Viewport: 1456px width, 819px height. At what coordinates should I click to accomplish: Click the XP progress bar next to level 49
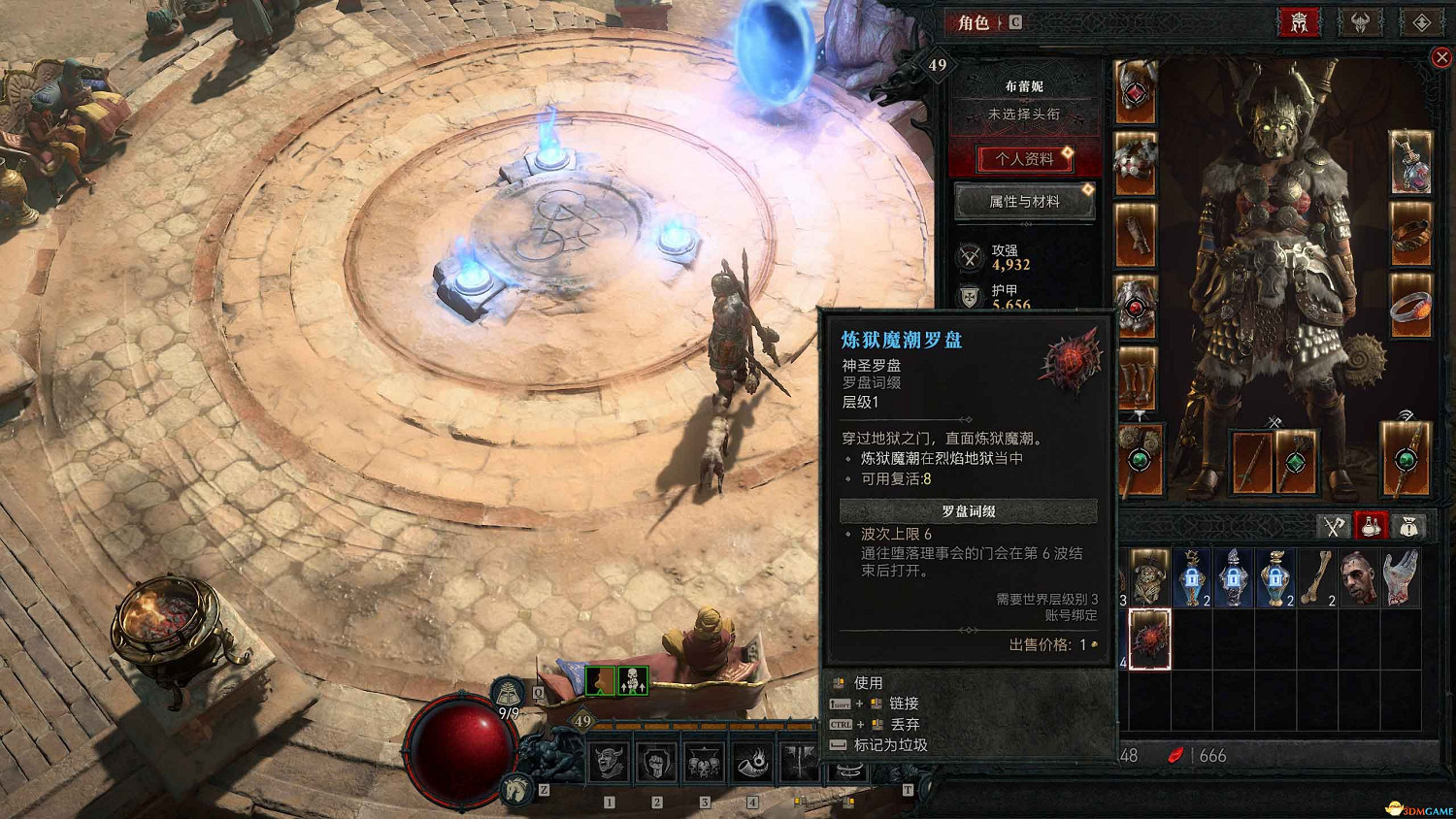(699, 723)
